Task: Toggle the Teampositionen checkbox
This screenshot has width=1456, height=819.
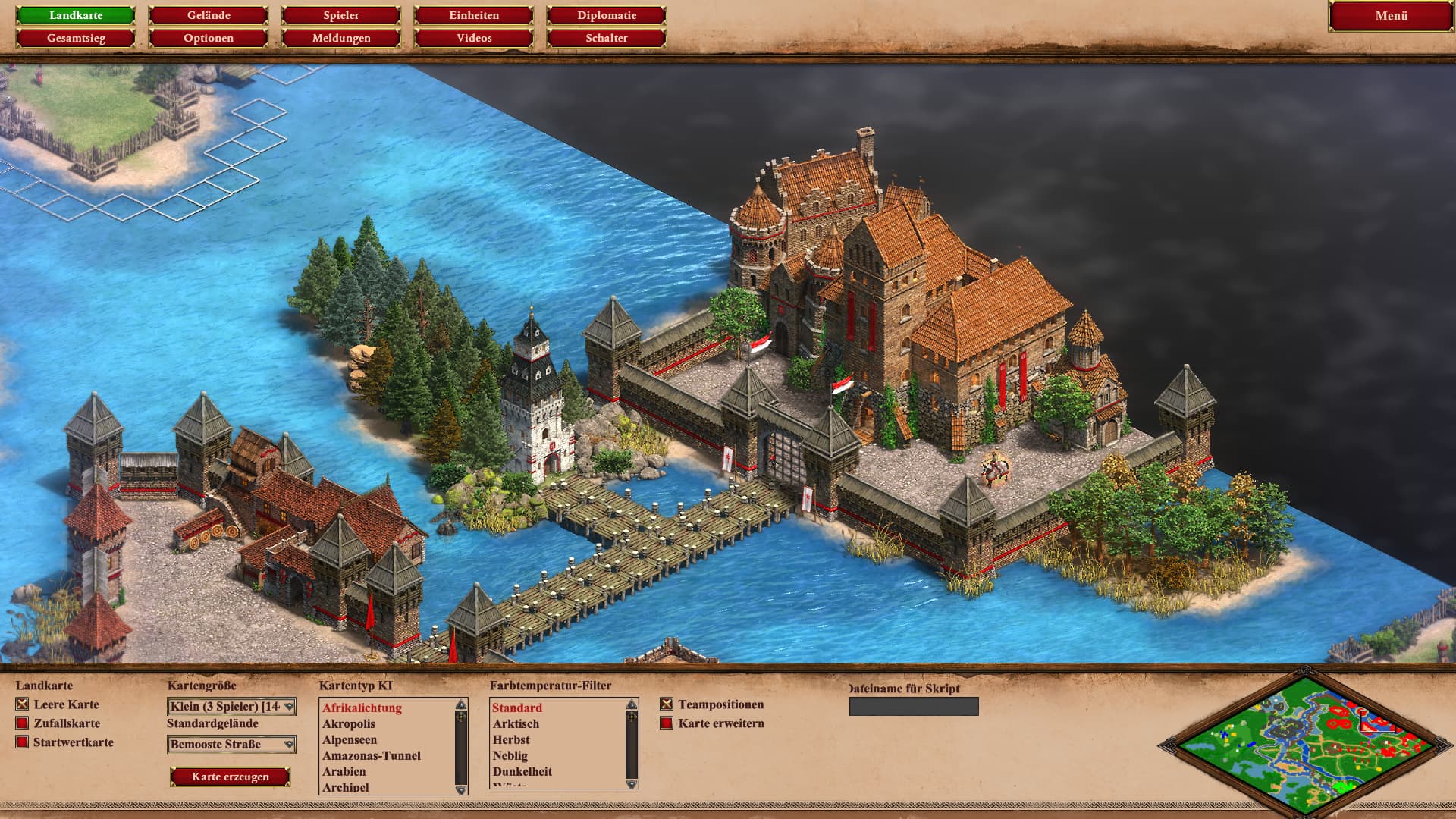Action: point(667,704)
